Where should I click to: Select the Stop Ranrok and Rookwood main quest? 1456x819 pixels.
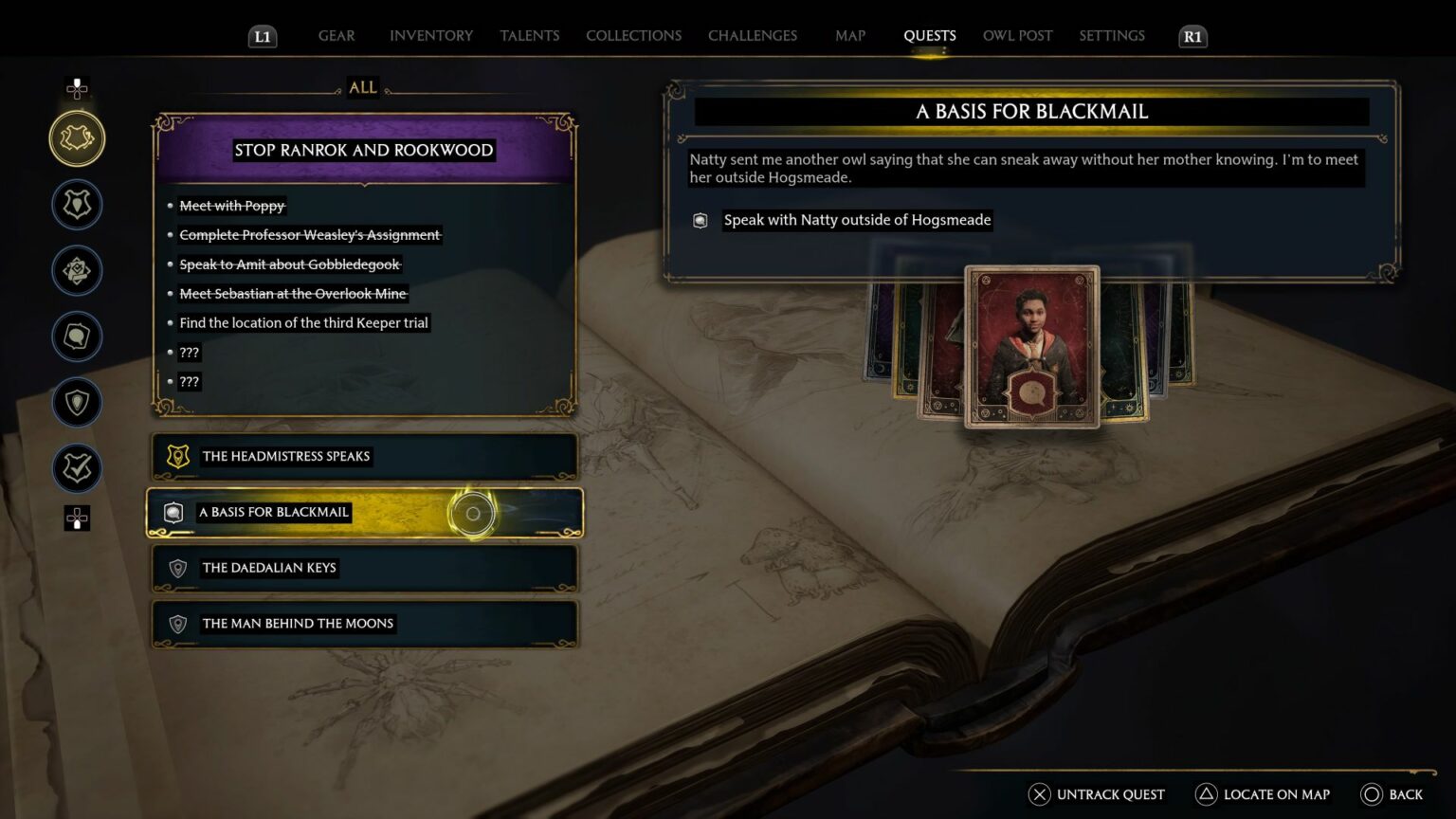(364, 150)
